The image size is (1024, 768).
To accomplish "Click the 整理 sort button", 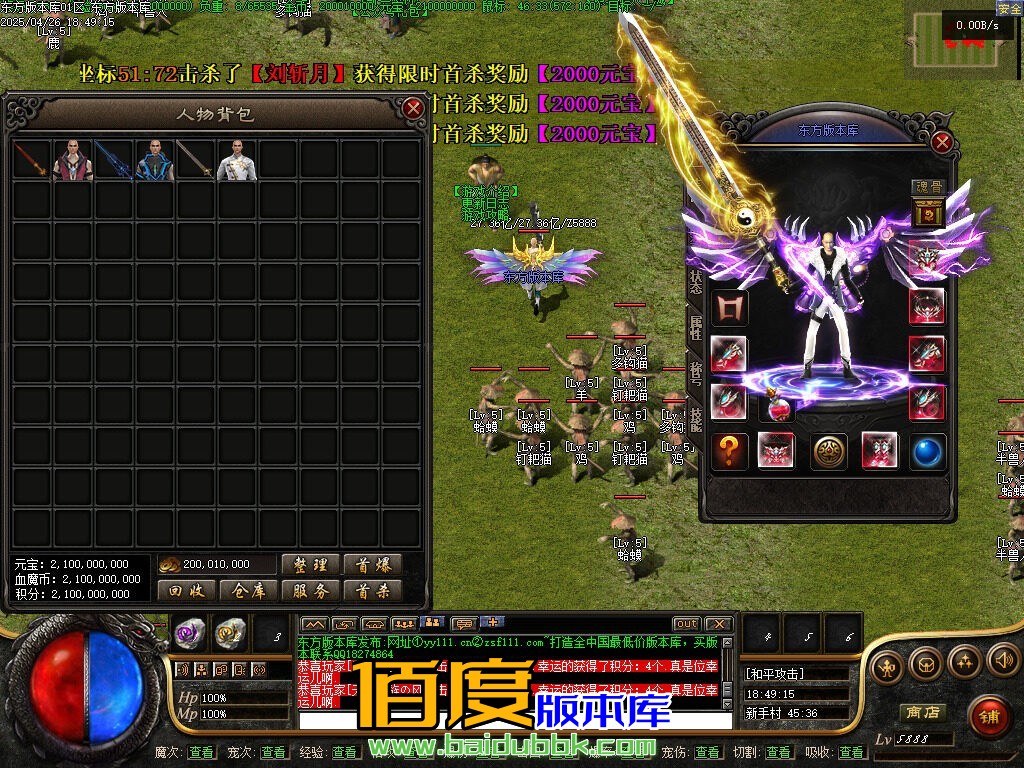I will point(311,565).
